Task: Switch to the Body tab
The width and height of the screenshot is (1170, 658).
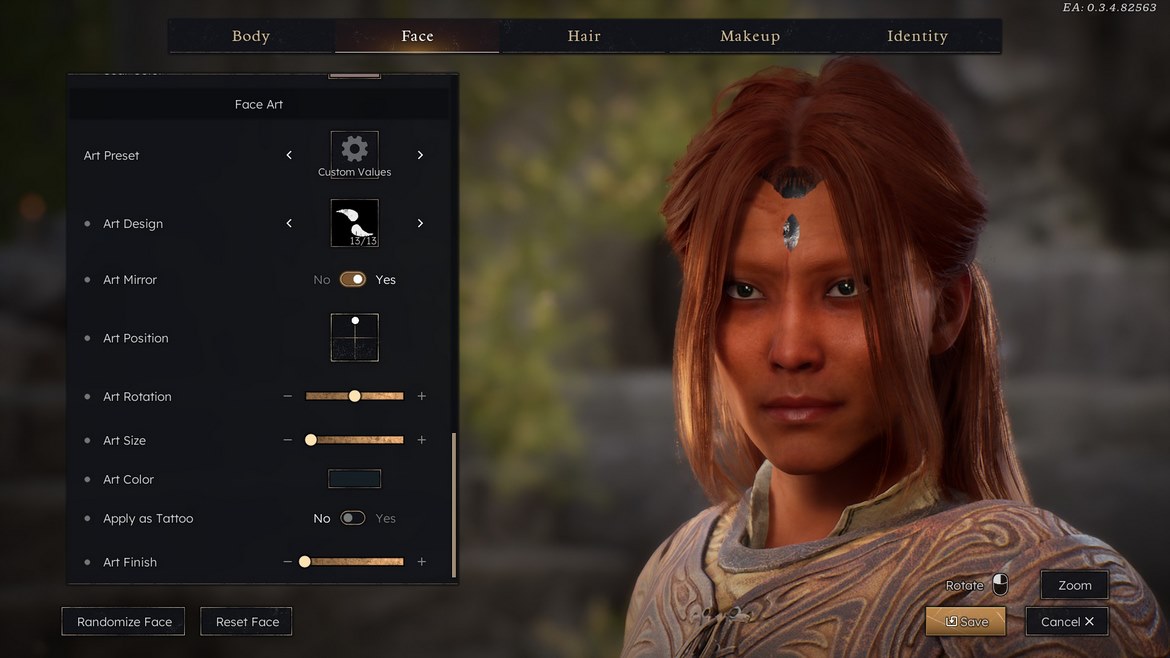Action: coord(251,36)
